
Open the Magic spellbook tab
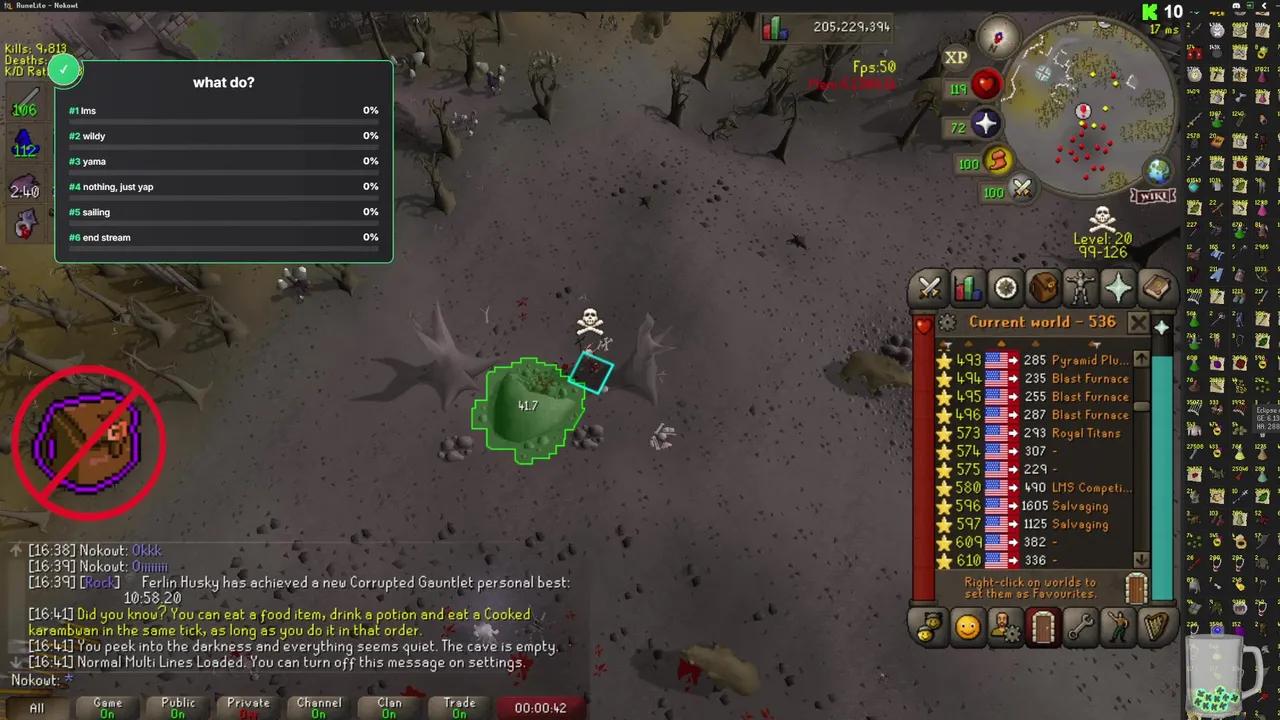(x=1155, y=288)
